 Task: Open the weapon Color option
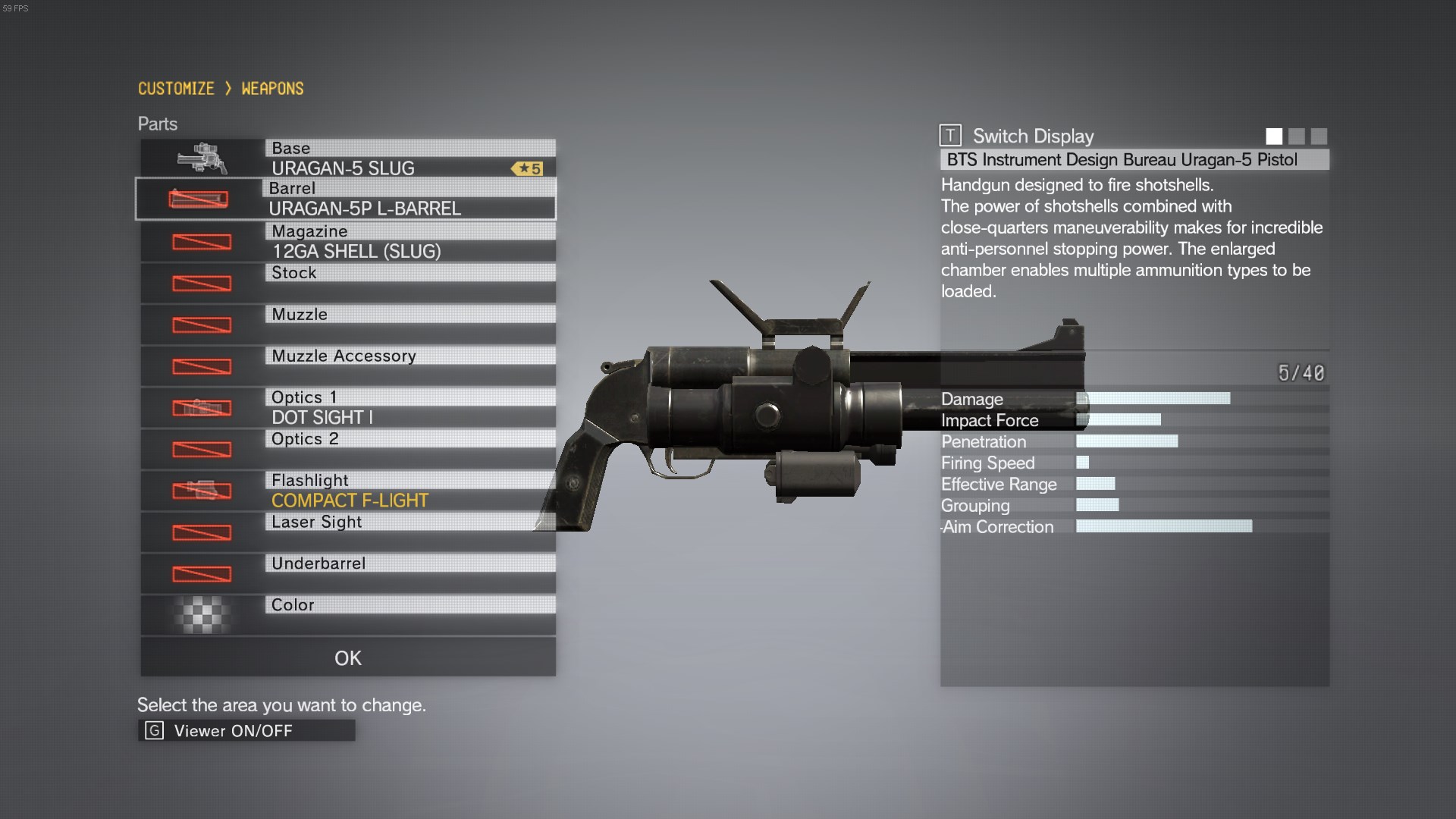point(347,615)
